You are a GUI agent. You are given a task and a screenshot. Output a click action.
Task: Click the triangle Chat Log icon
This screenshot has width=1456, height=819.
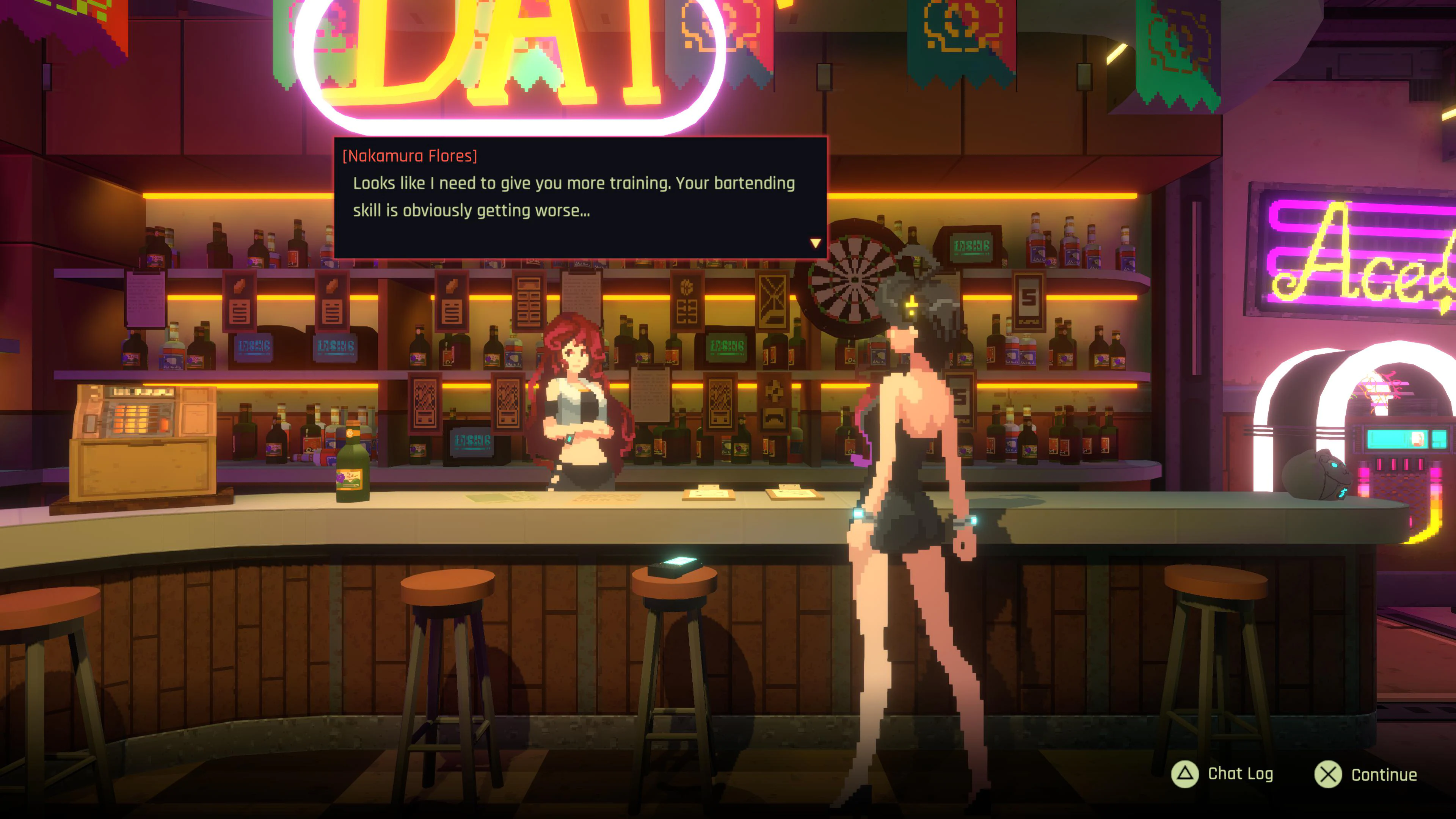1185,774
